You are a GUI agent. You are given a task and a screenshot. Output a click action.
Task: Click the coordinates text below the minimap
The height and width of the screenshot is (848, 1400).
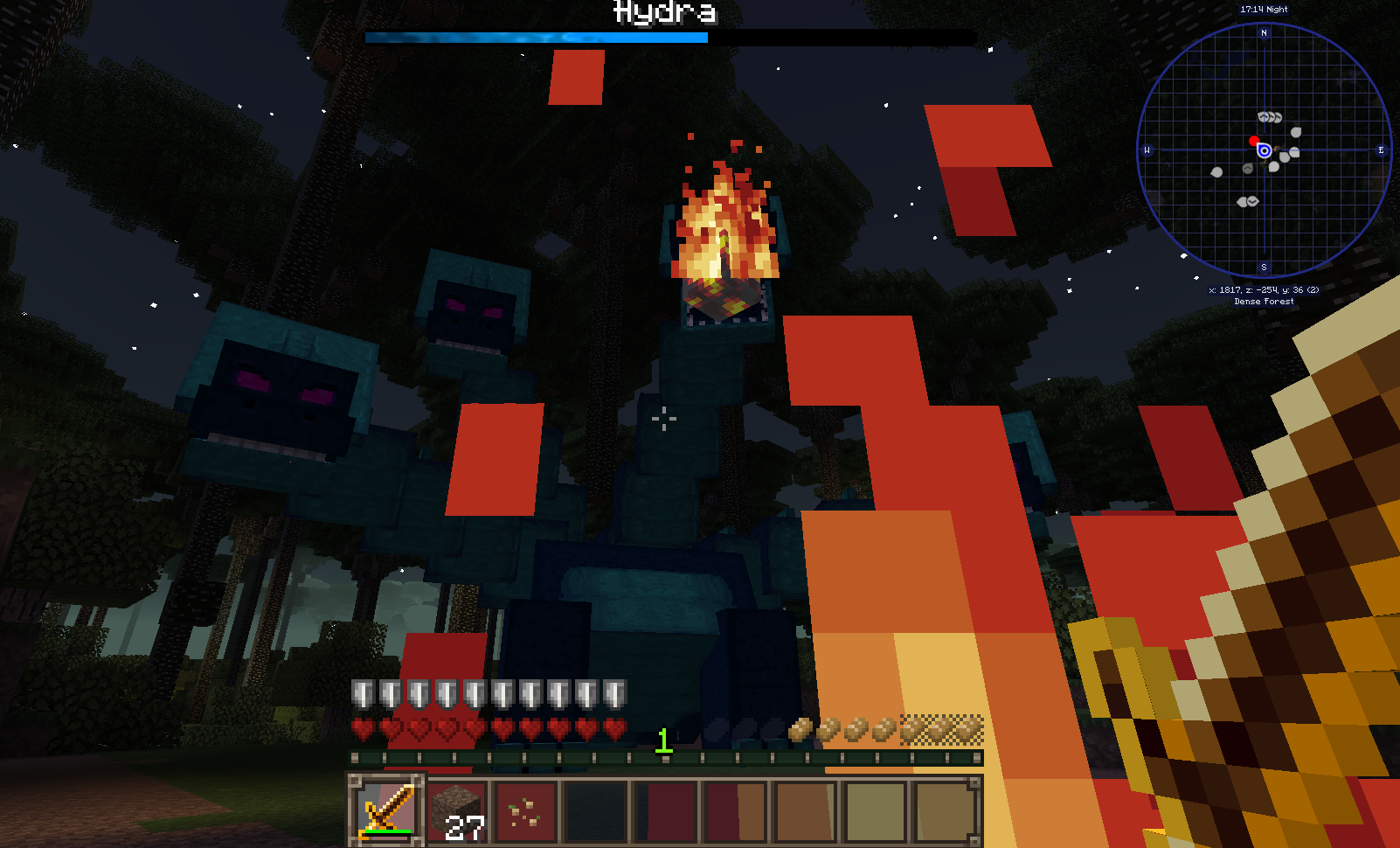pyautogui.click(x=1264, y=288)
